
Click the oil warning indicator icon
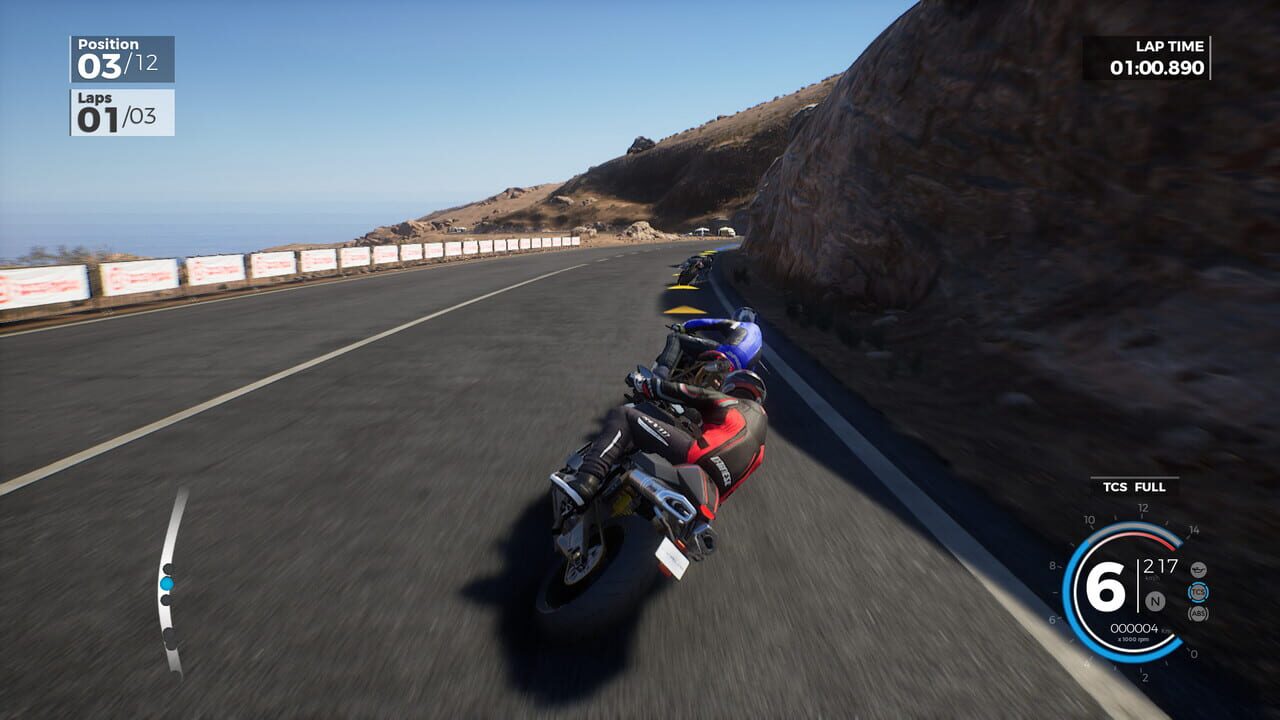[1198, 570]
